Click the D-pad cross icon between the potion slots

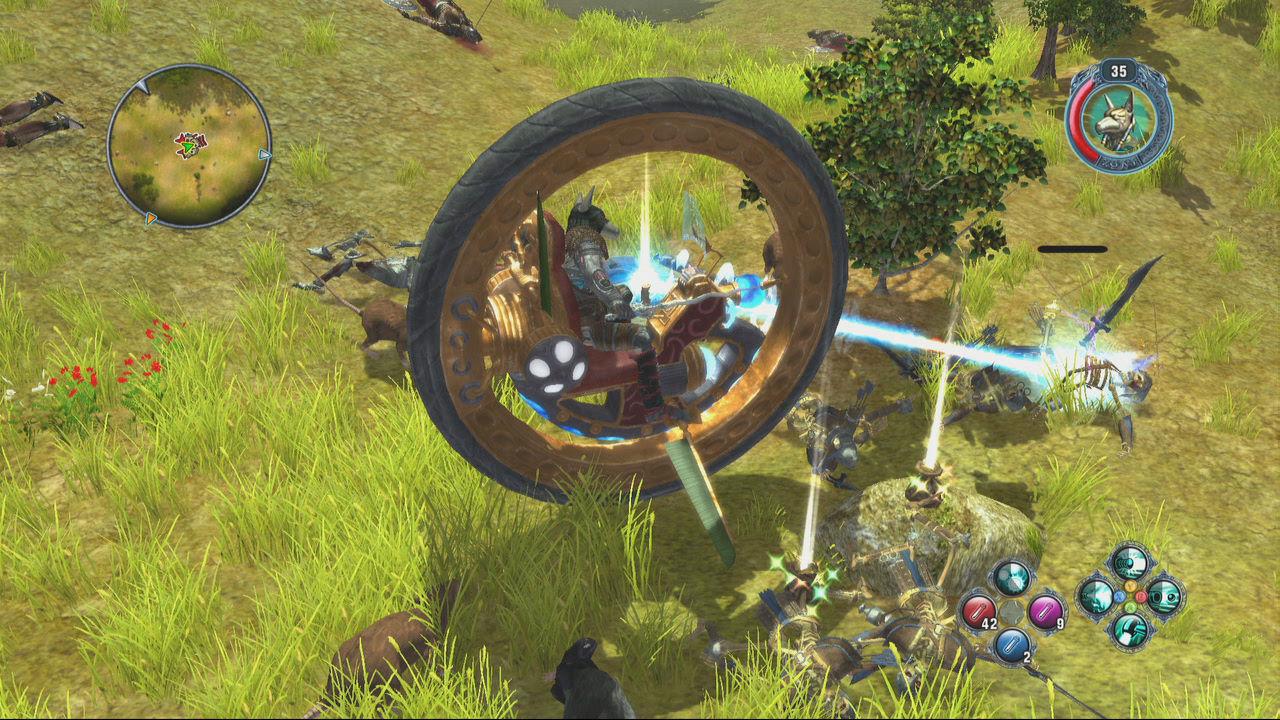point(1012,613)
